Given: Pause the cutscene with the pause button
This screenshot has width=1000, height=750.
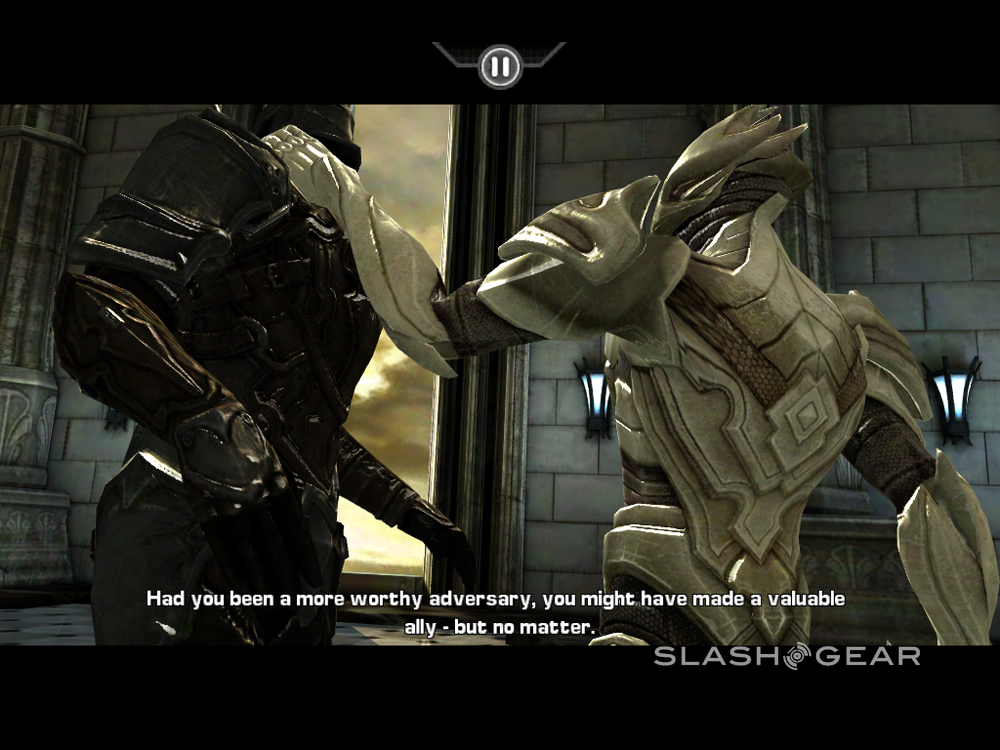Looking at the screenshot, I should click(499, 67).
